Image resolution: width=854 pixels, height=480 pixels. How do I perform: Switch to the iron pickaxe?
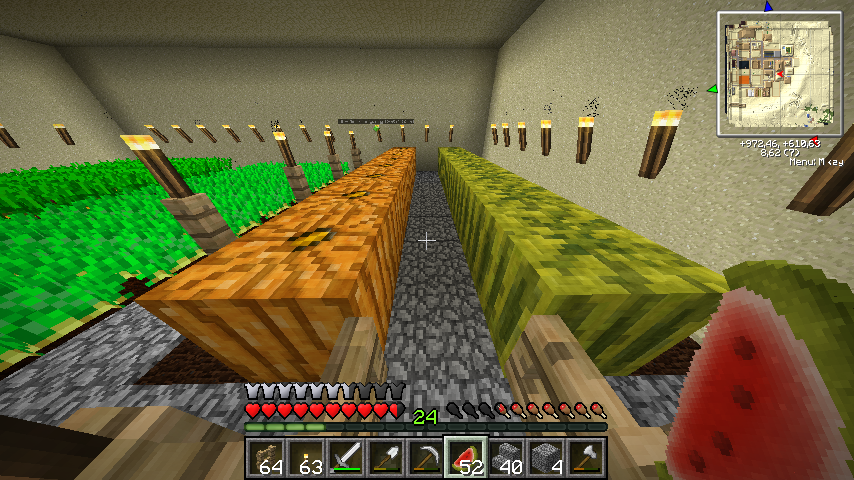coord(426,459)
